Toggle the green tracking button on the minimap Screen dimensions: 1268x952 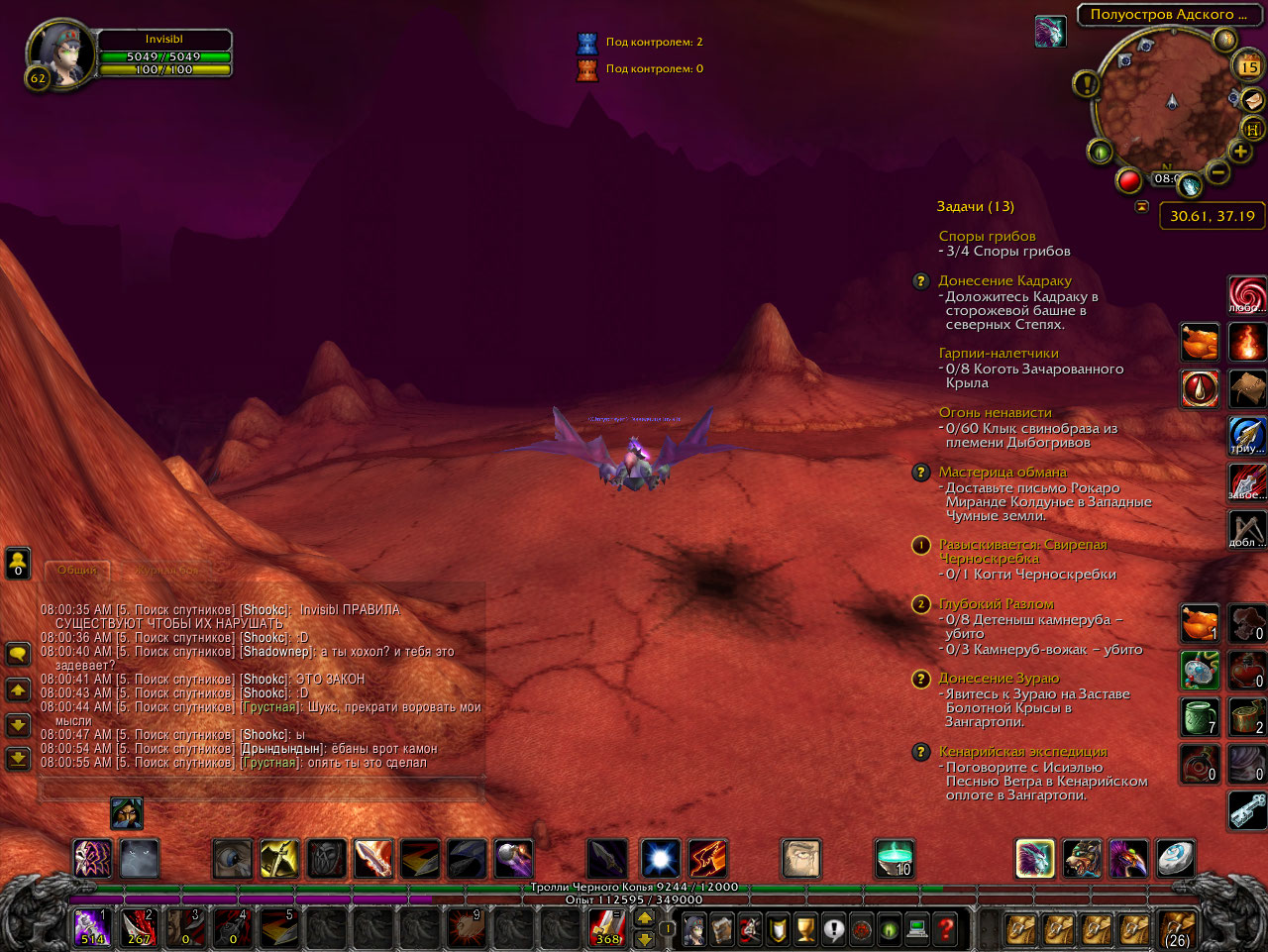[x=1100, y=153]
